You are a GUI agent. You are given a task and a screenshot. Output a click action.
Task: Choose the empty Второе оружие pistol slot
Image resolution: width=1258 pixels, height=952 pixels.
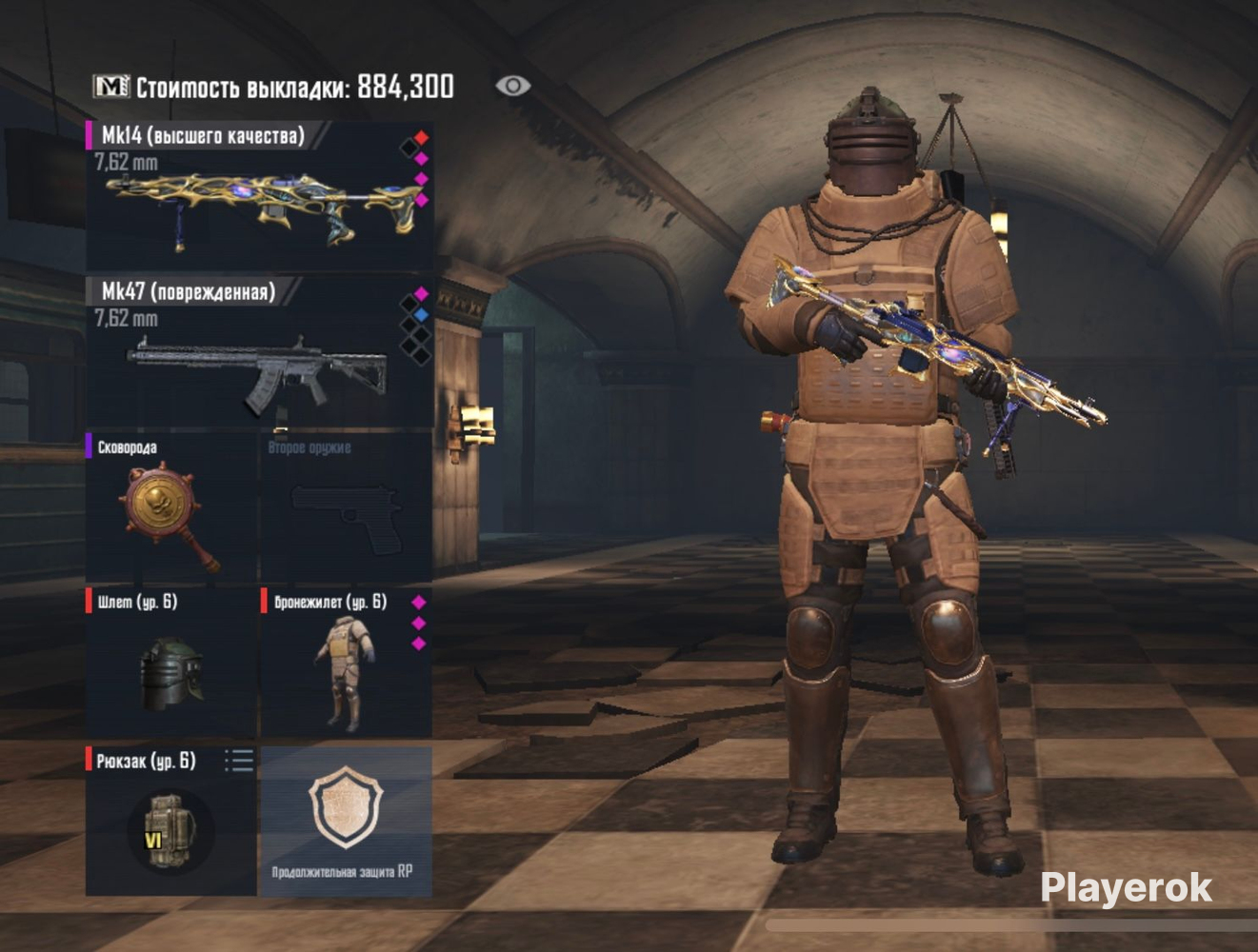pyautogui.click(x=346, y=509)
